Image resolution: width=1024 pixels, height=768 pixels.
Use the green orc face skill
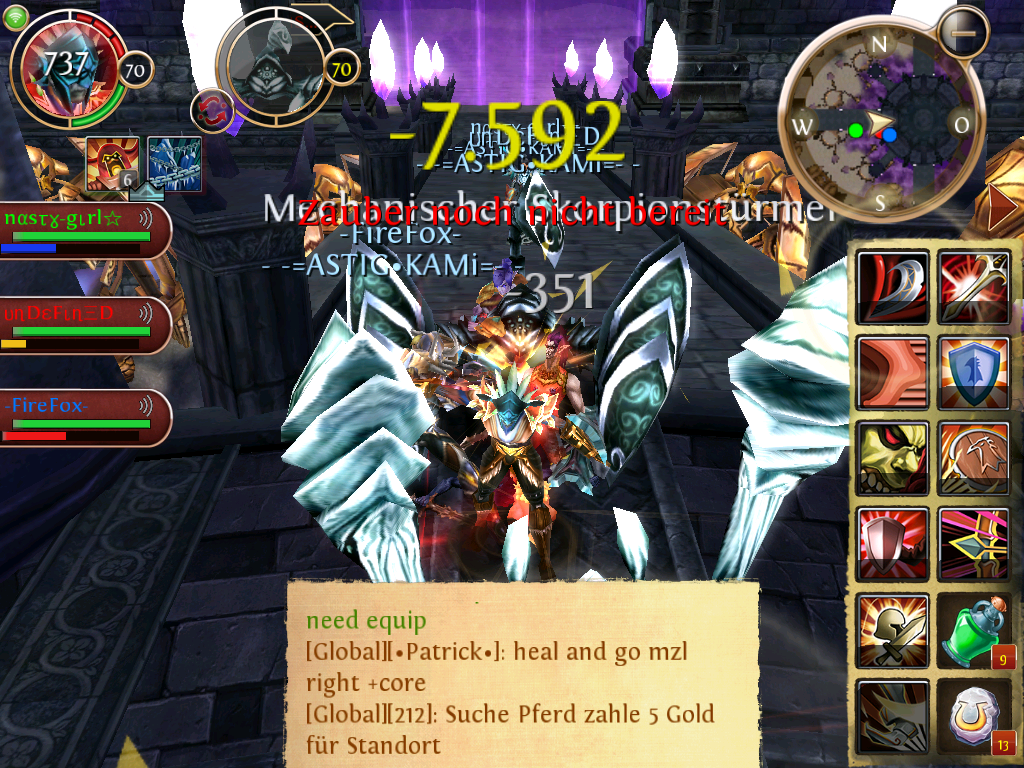892,457
